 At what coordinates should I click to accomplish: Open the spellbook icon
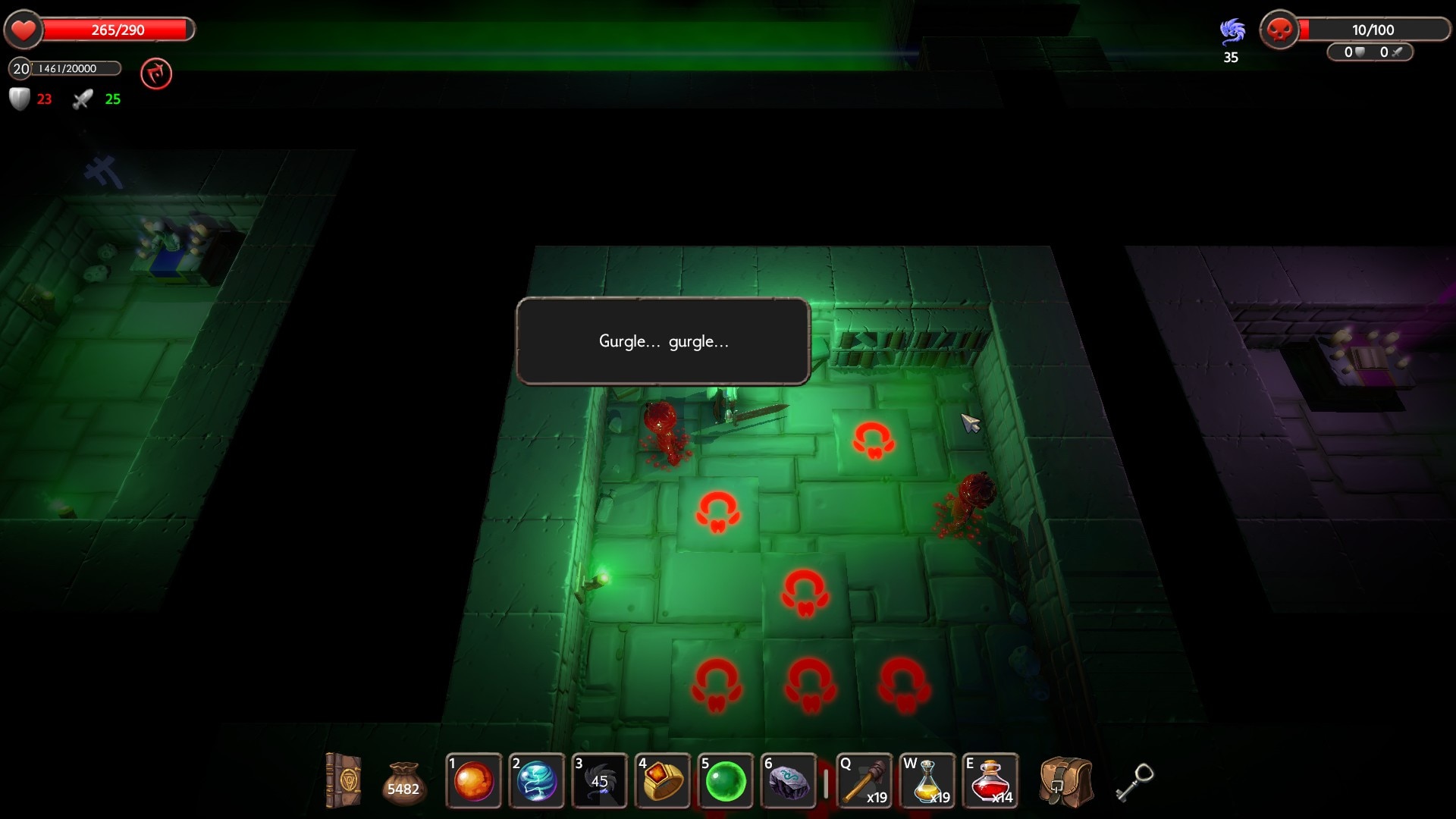pos(343,780)
